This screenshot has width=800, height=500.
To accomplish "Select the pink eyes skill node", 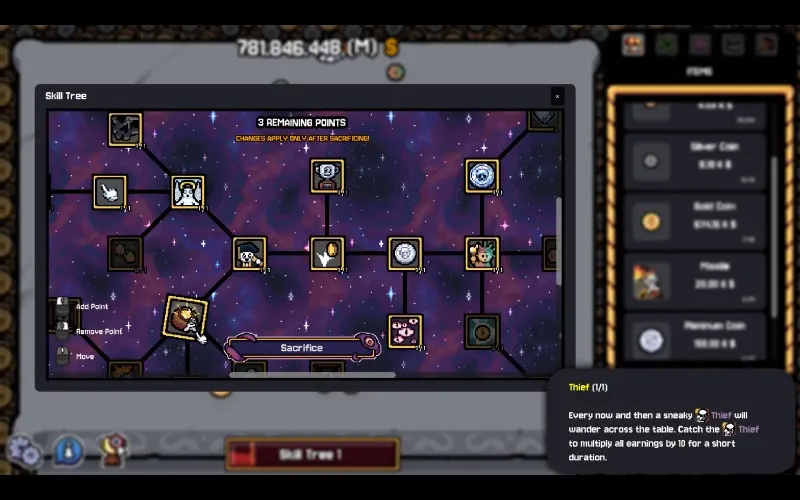I will pyautogui.click(x=405, y=331).
